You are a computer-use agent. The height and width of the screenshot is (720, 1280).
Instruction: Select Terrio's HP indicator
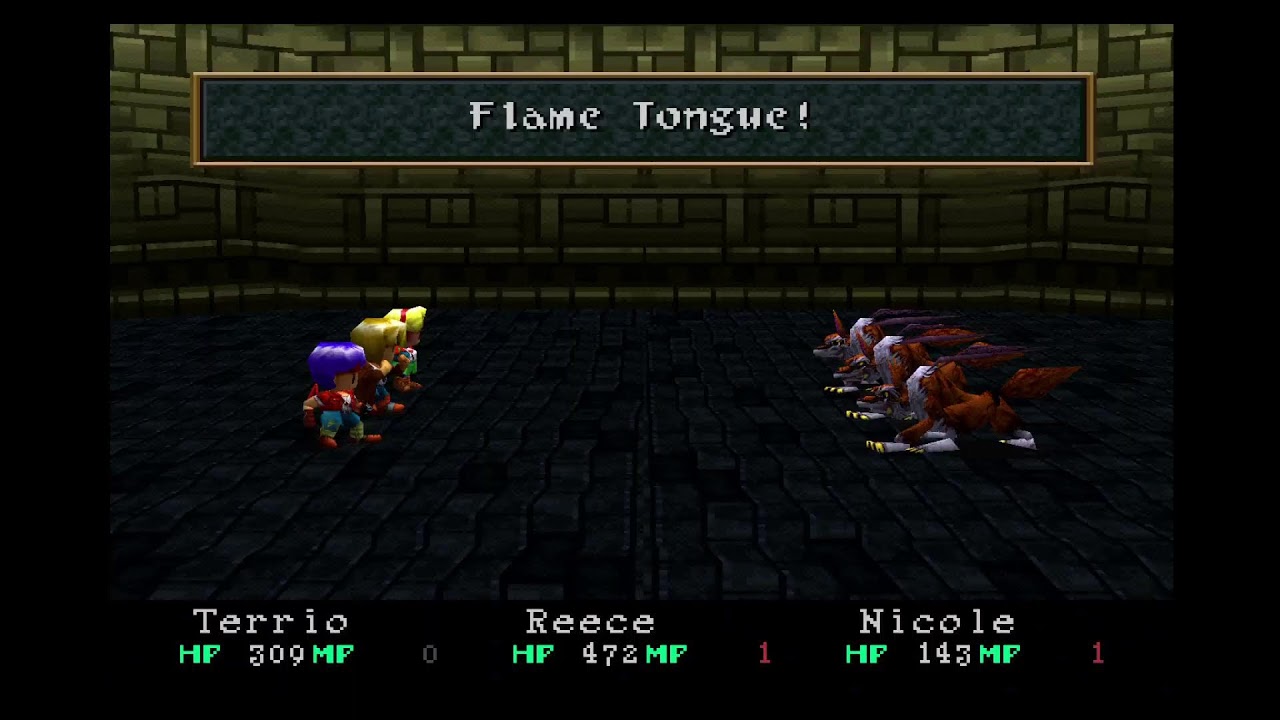(199, 655)
